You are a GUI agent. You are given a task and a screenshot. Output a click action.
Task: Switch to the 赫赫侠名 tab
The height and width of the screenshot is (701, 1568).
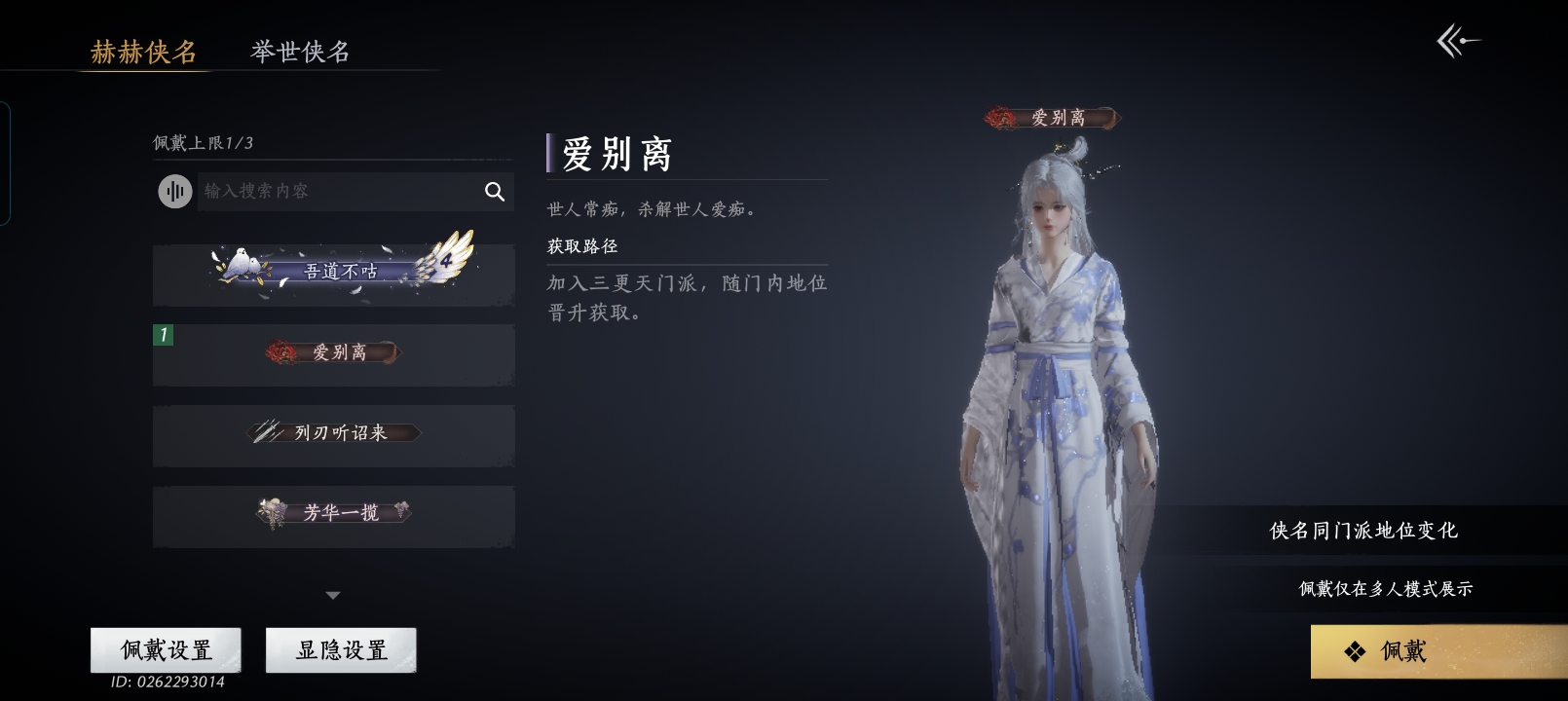[143, 52]
